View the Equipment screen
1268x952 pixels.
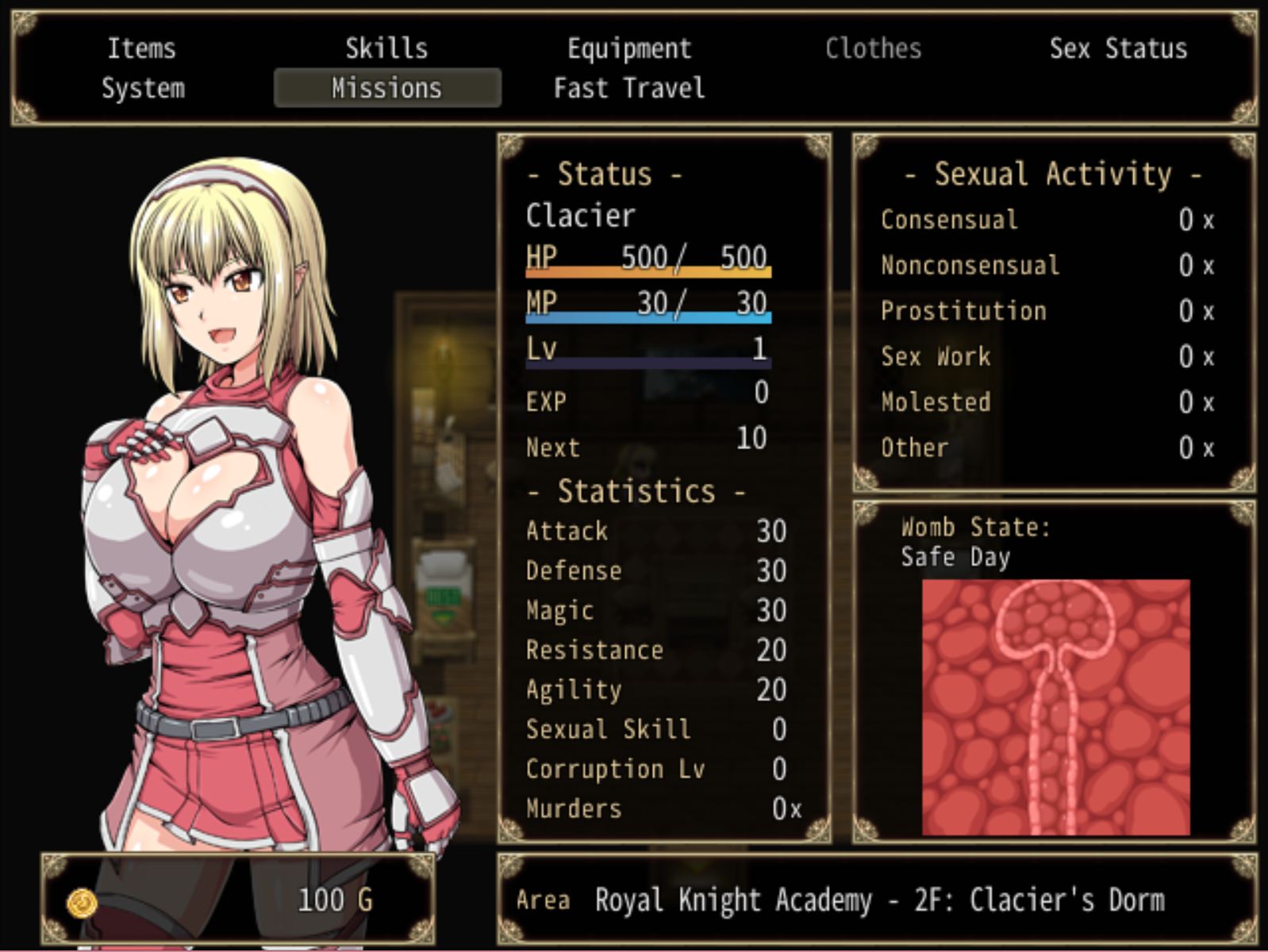click(x=628, y=49)
